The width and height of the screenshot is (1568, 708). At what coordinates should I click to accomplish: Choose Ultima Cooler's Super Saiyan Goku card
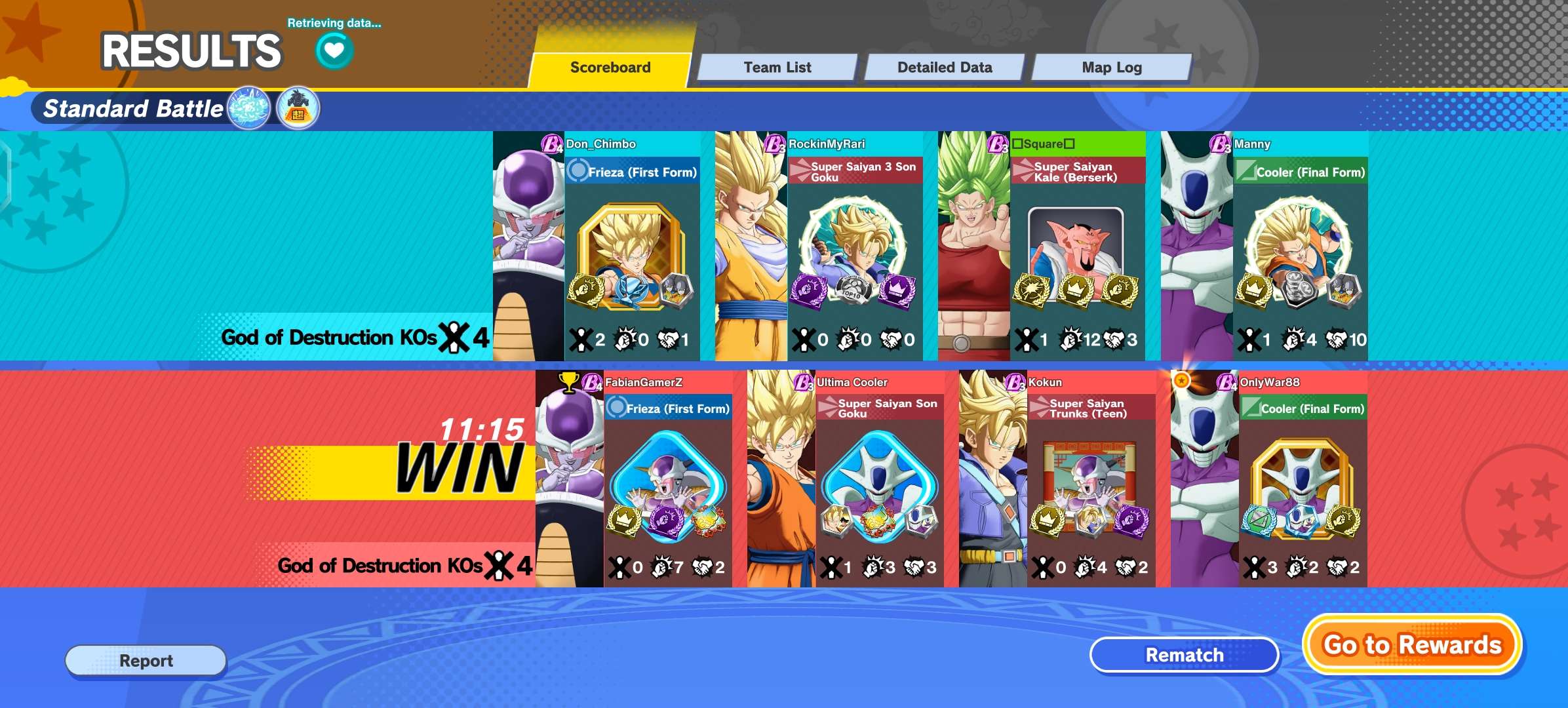coord(846,479)
